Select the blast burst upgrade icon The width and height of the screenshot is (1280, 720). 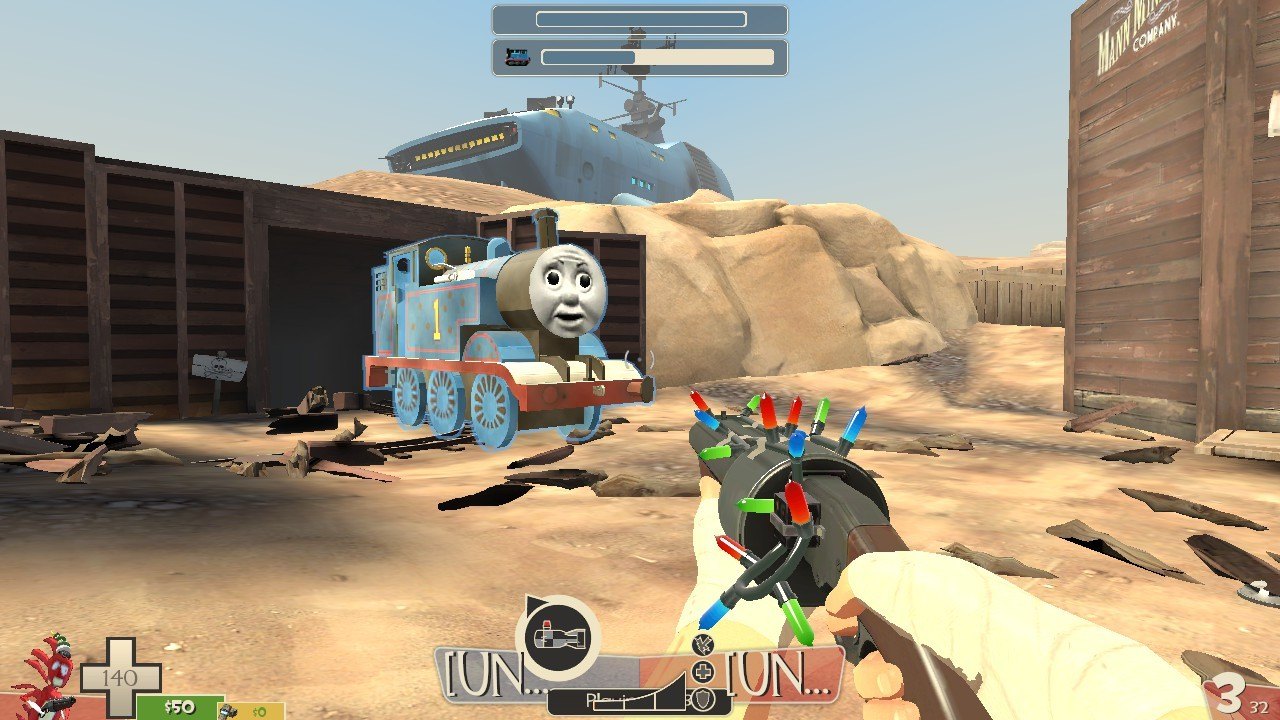(x=703, y=645)
